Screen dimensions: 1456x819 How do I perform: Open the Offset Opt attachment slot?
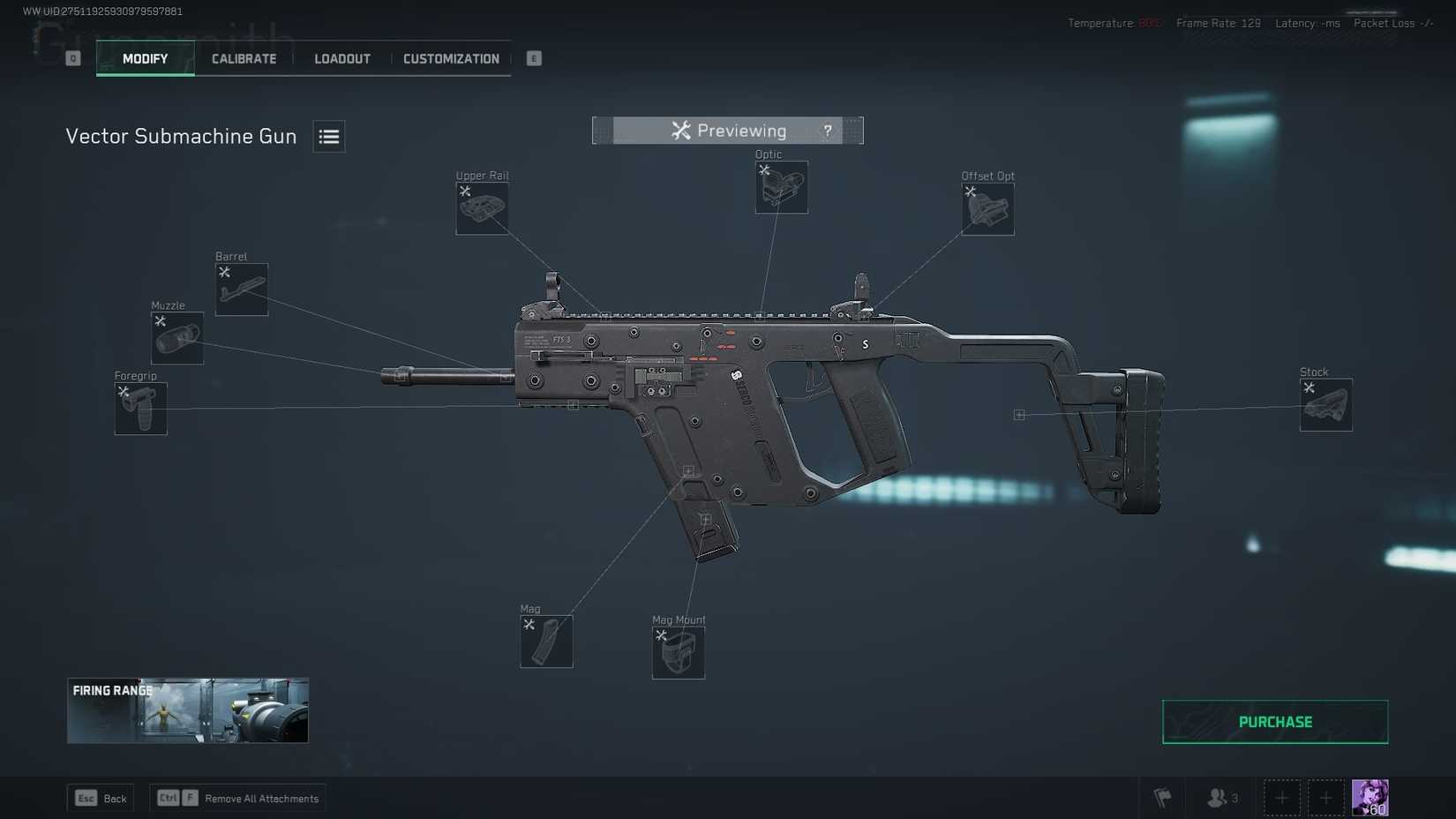coord(987,209)
